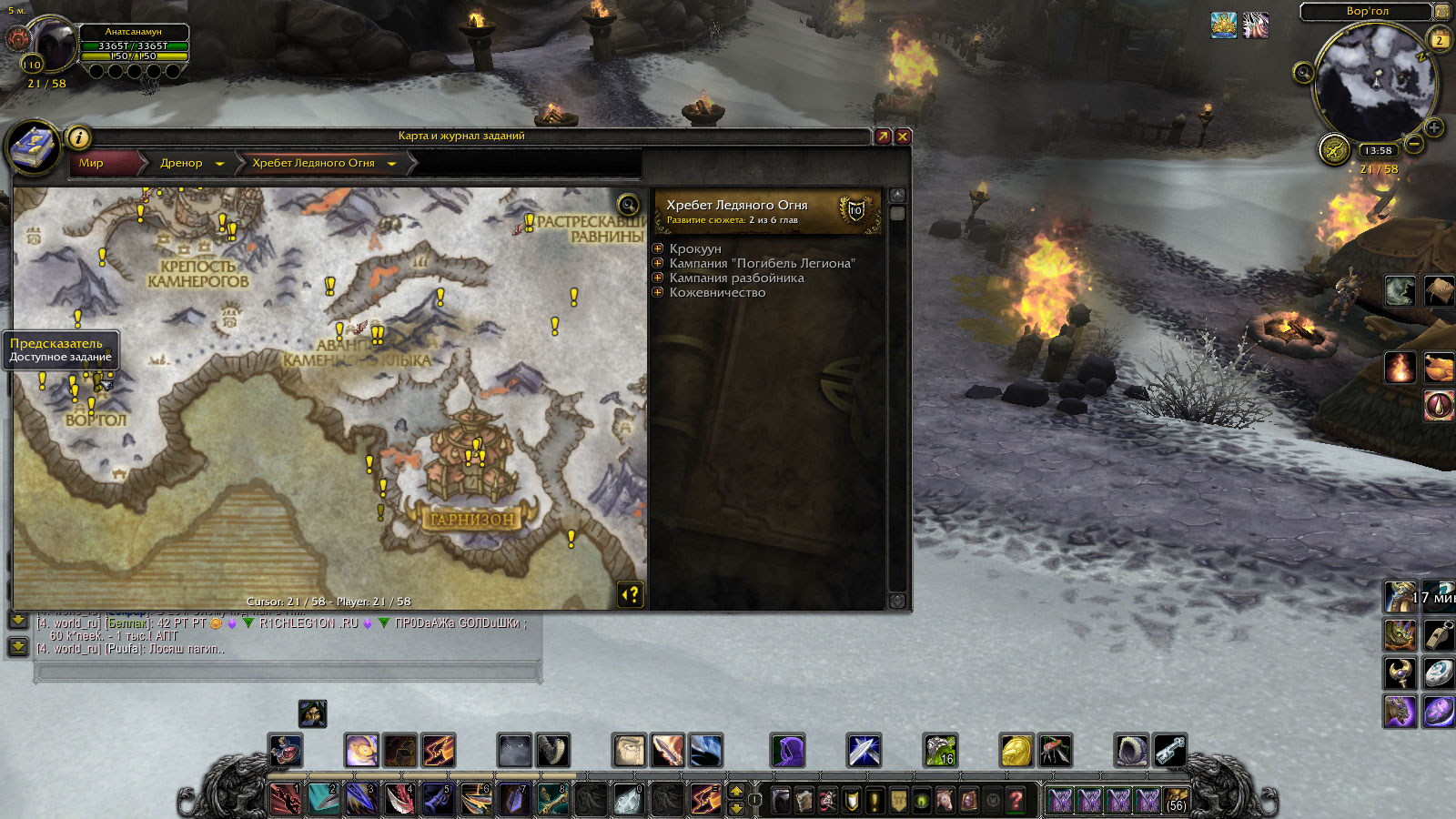Zoom out the minimap with minus button
Viewport: 1456px width, 819px height.
point(1414,144)
